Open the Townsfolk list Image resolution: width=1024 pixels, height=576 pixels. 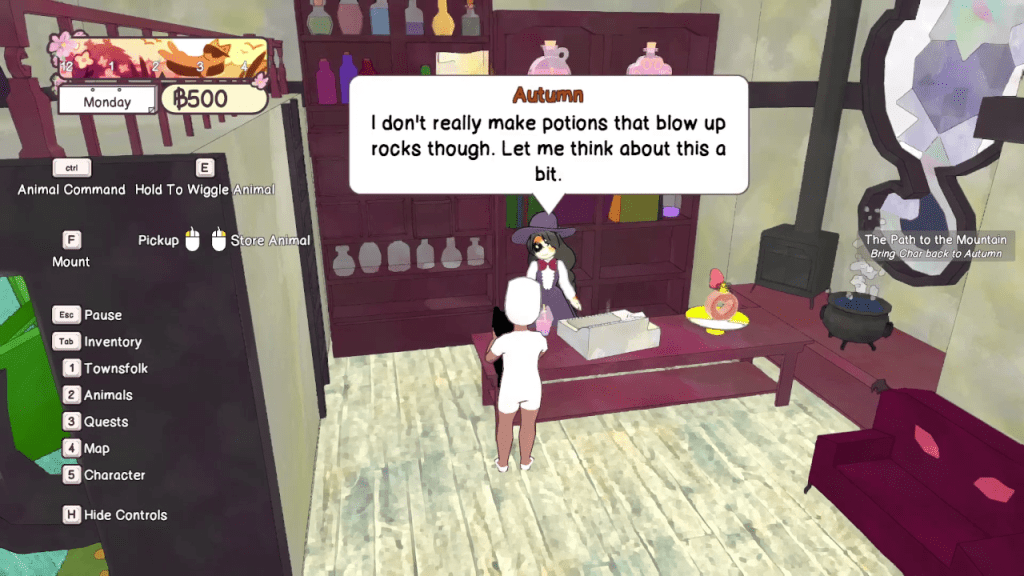pos(115,368)
